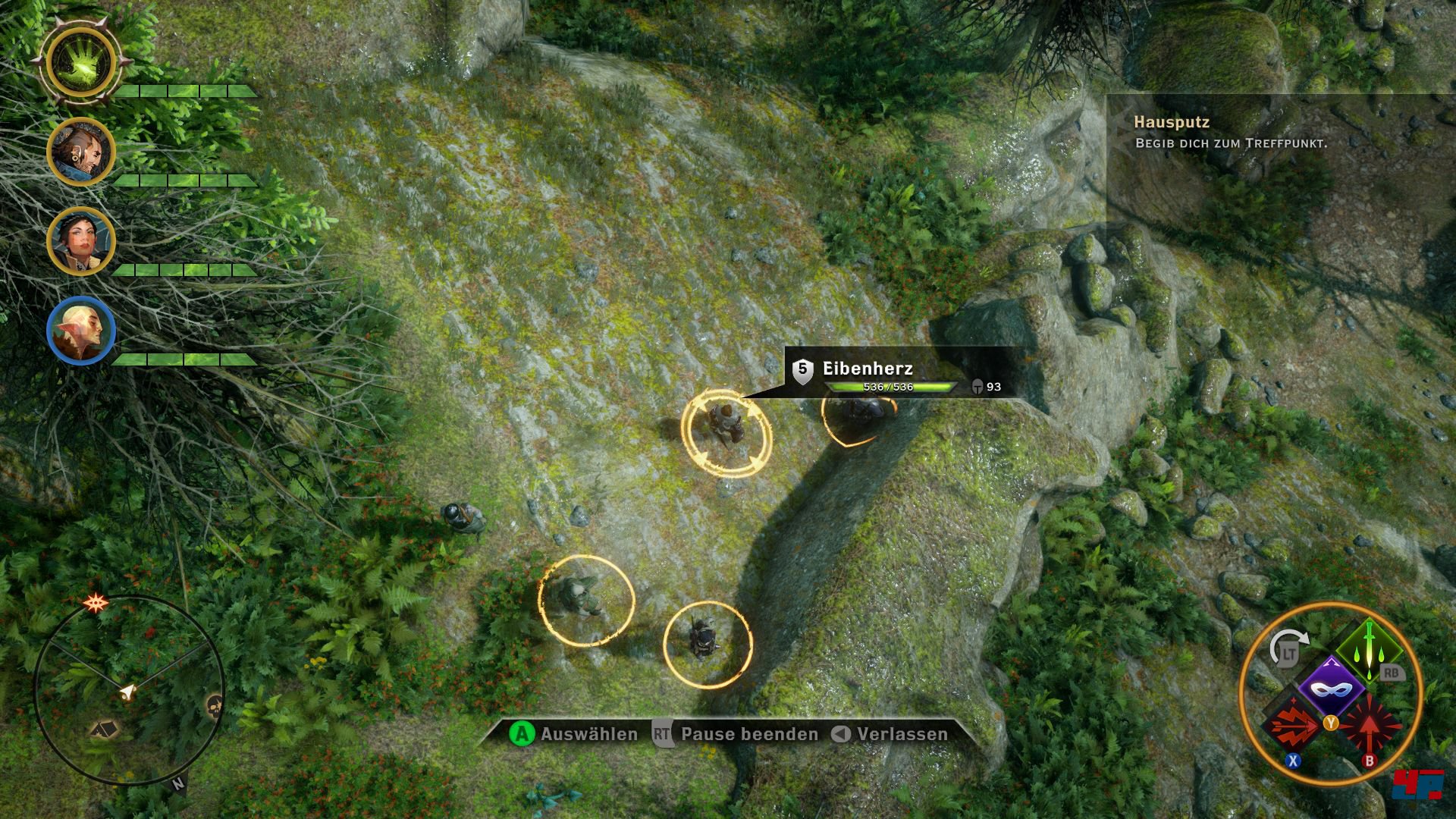Click the tent camp marker on the minimap
Image resolution: width=1456 pixels, height=819 pixels.
pos(105,730)
